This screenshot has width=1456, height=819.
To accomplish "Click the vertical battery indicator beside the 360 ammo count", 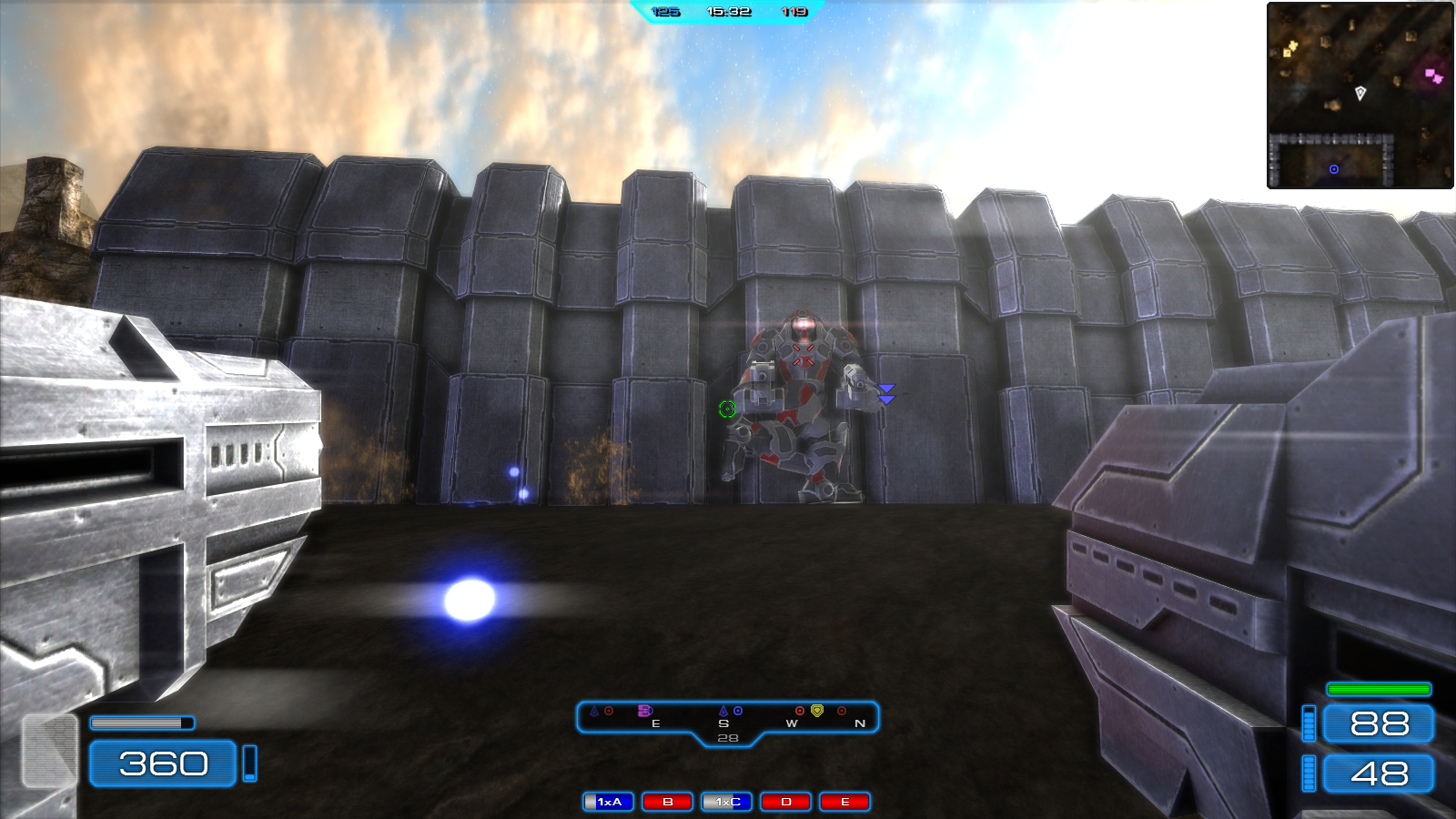I will 250,764.
